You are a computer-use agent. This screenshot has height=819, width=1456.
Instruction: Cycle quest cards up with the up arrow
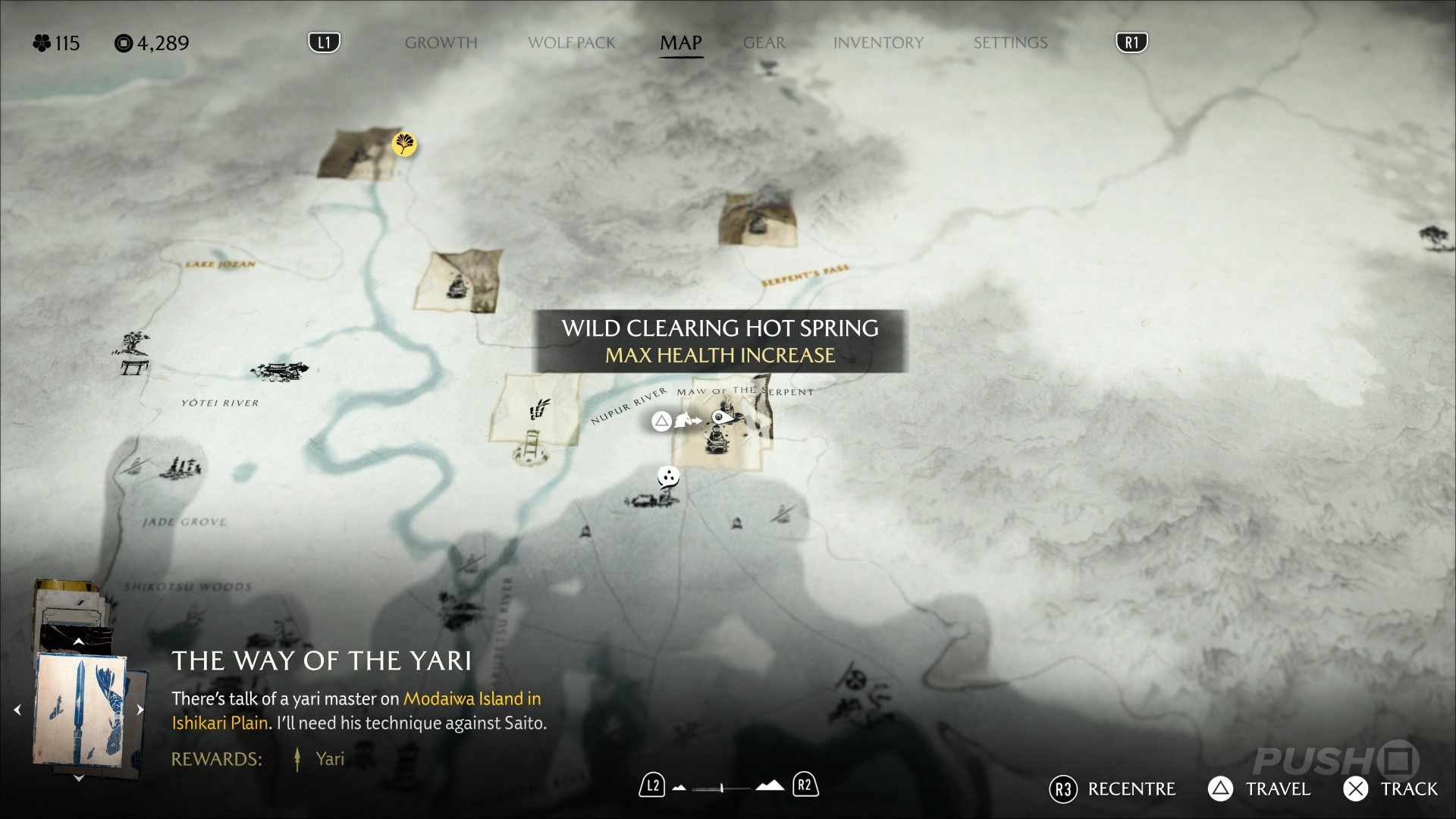point(78,642)
